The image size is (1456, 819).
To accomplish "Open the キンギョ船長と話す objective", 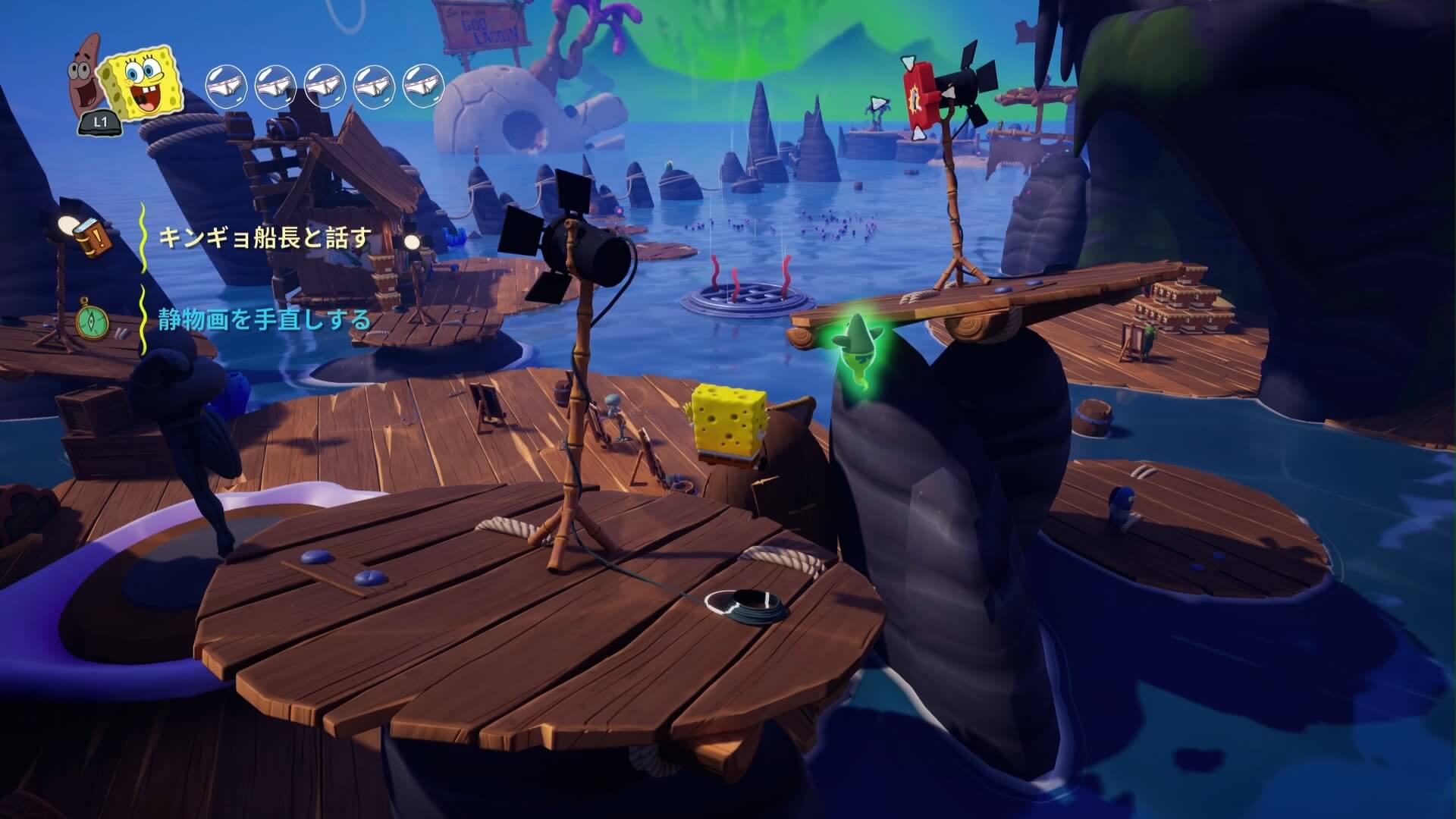I will tap(265, 238).
